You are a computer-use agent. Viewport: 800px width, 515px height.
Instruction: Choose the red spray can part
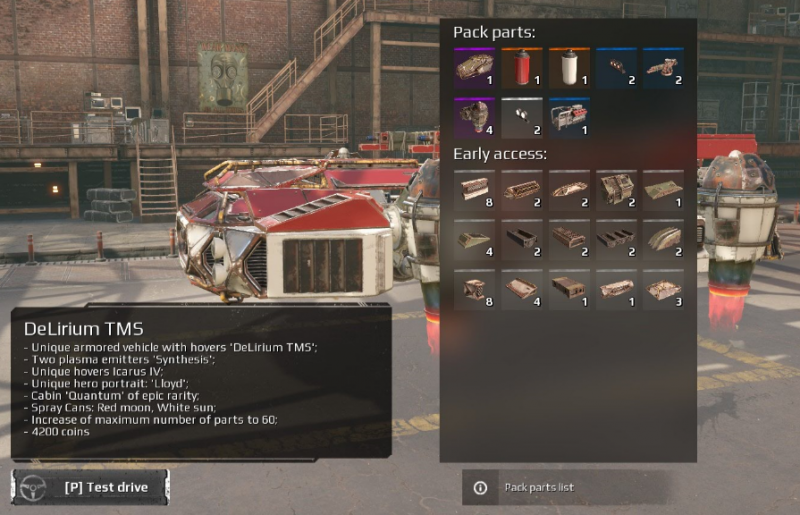(521, 68)
